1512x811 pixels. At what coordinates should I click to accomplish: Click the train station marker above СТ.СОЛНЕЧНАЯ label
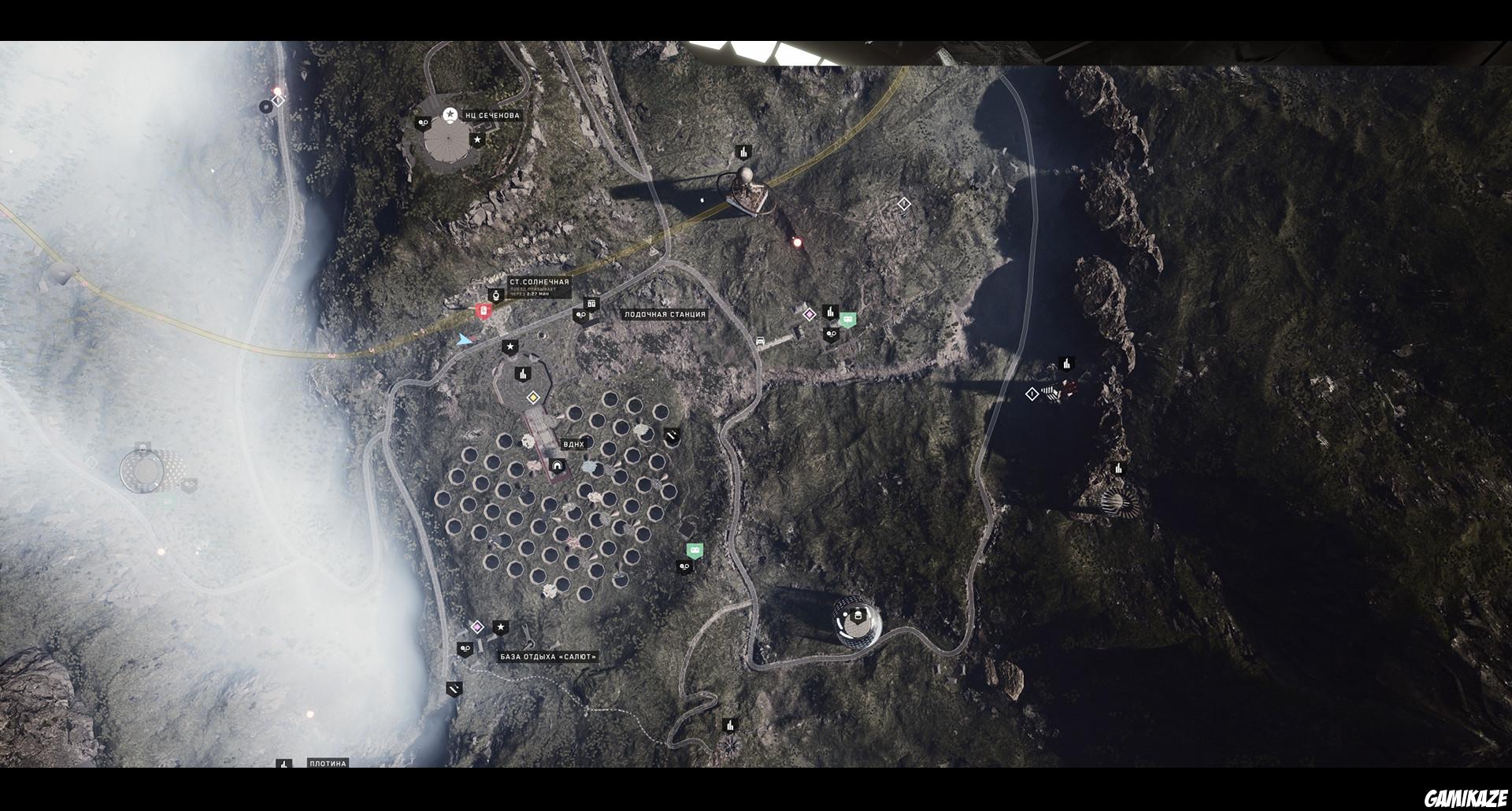(496, 295)
